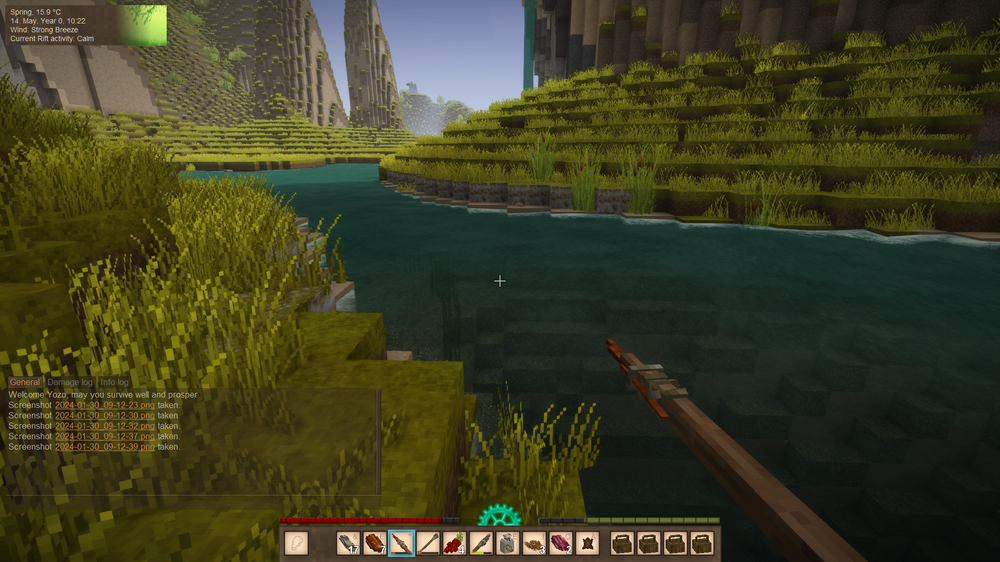Select the gray jar hotbar slot
This screenshot has width=1000, height=562.
(x=507, y=543)
